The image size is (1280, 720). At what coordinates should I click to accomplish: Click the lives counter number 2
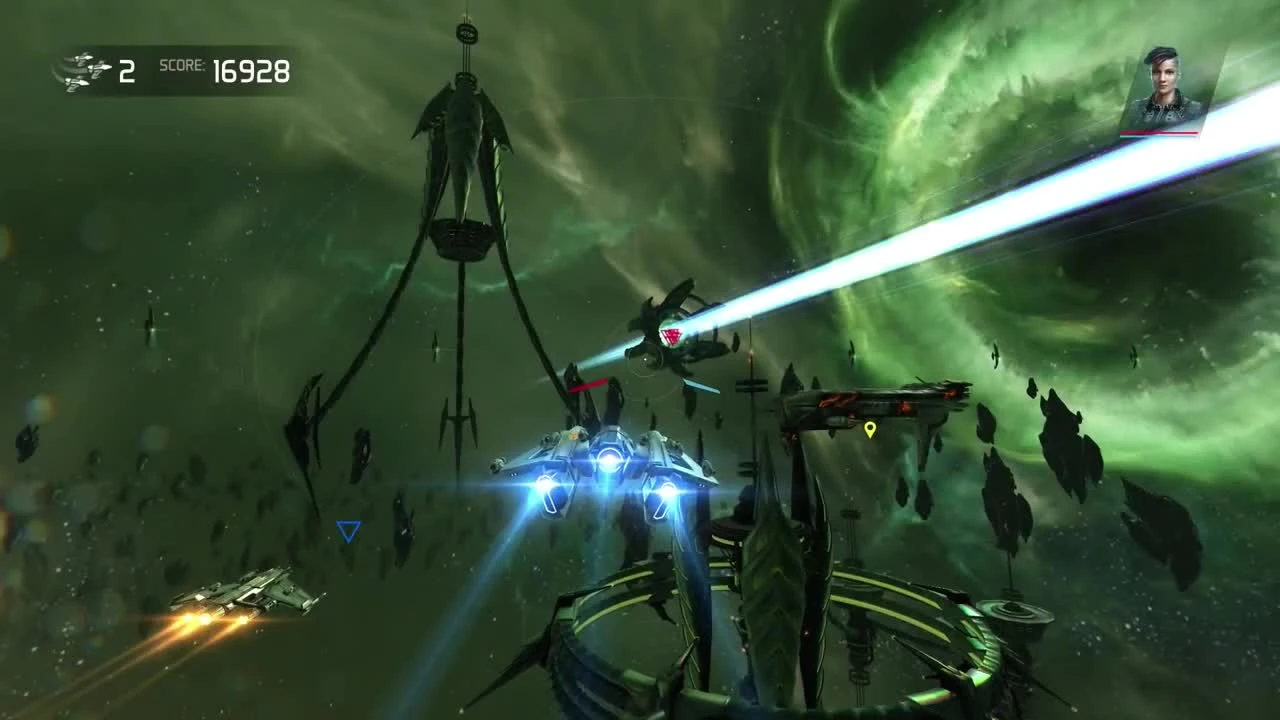pos(126,71)
